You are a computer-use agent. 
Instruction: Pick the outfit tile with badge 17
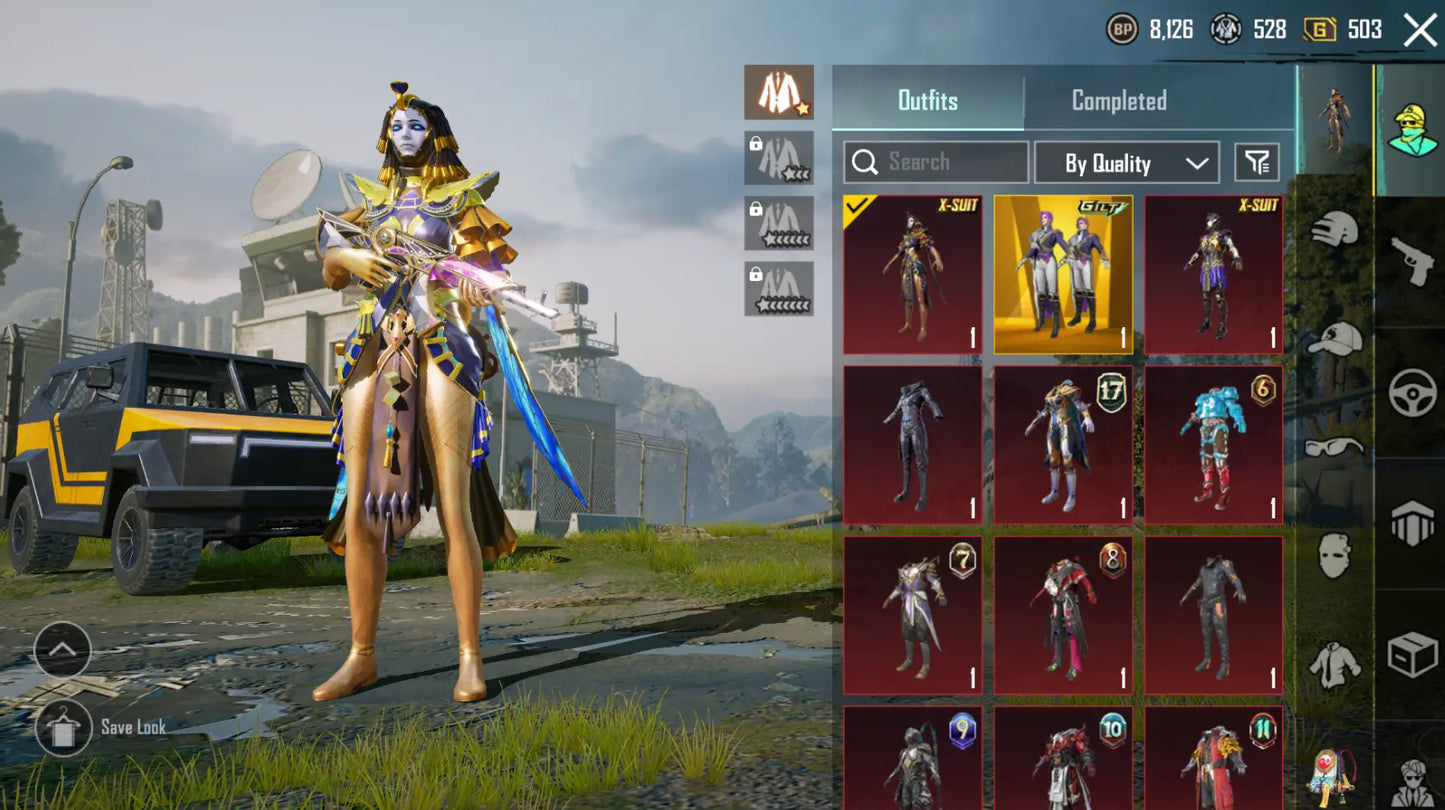tap(1063, 445)
